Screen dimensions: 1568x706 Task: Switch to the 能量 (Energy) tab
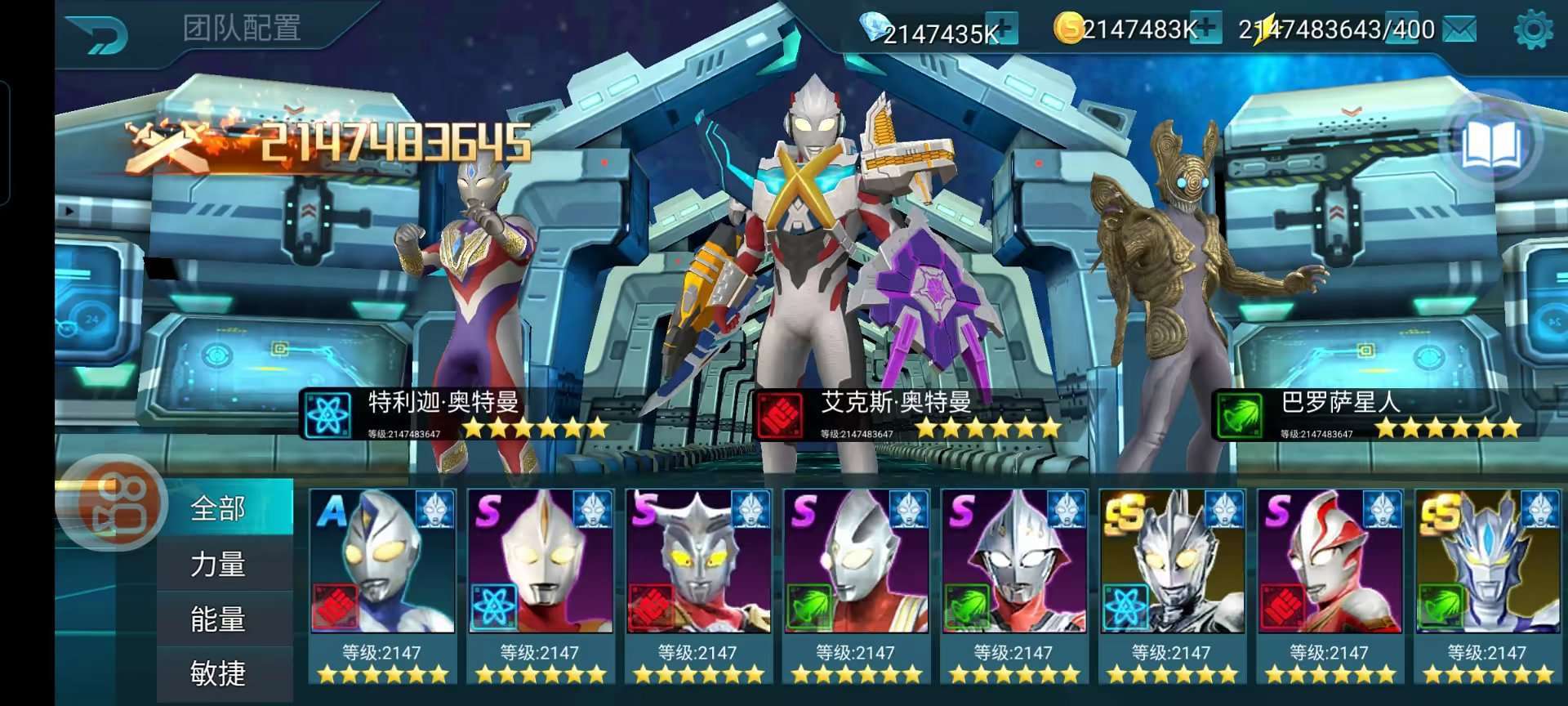pos(218,619)
